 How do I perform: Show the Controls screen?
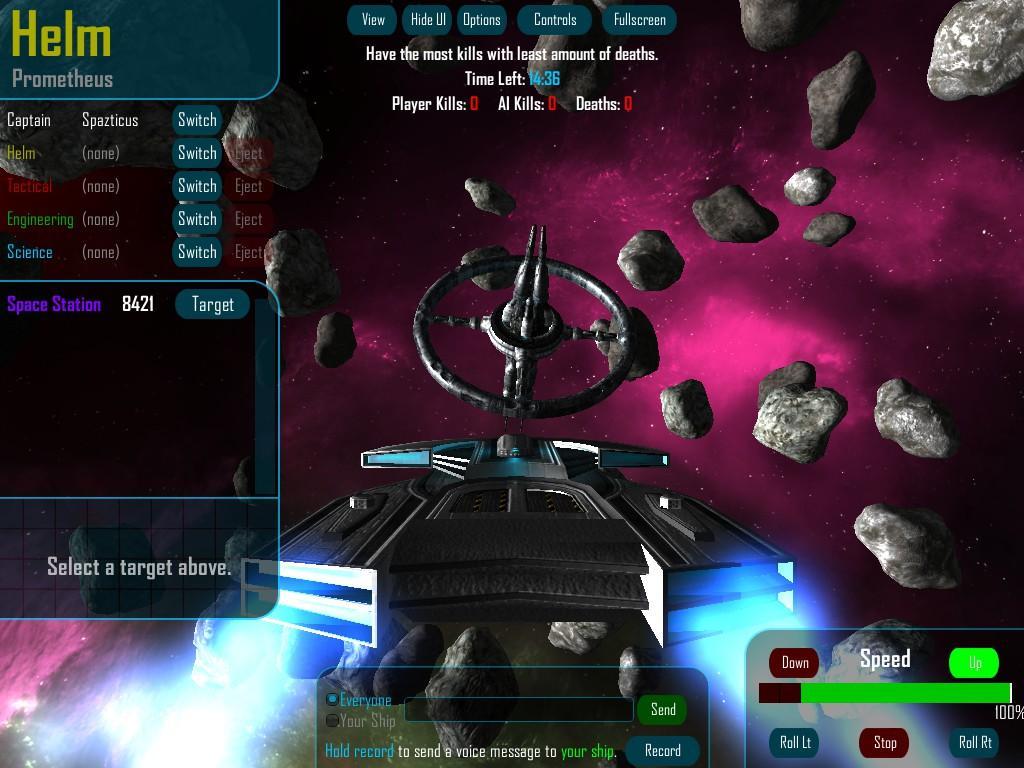[555, 20]
